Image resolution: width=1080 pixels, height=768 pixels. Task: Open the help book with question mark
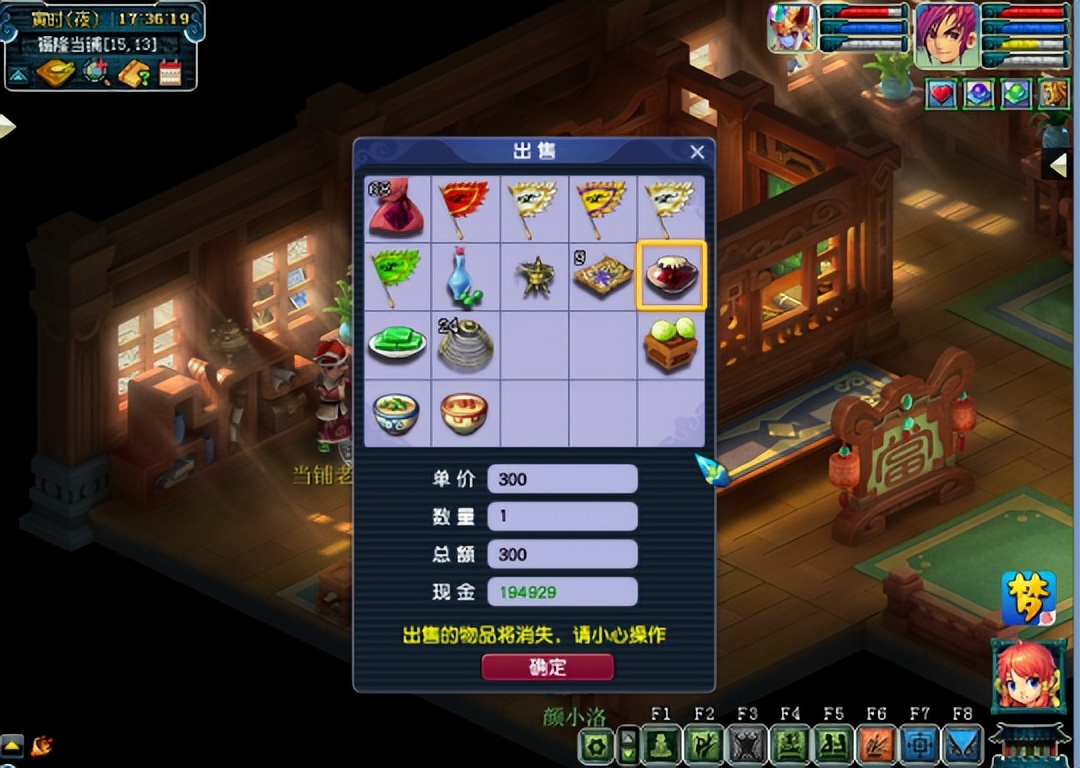click(x=133, y=73)
